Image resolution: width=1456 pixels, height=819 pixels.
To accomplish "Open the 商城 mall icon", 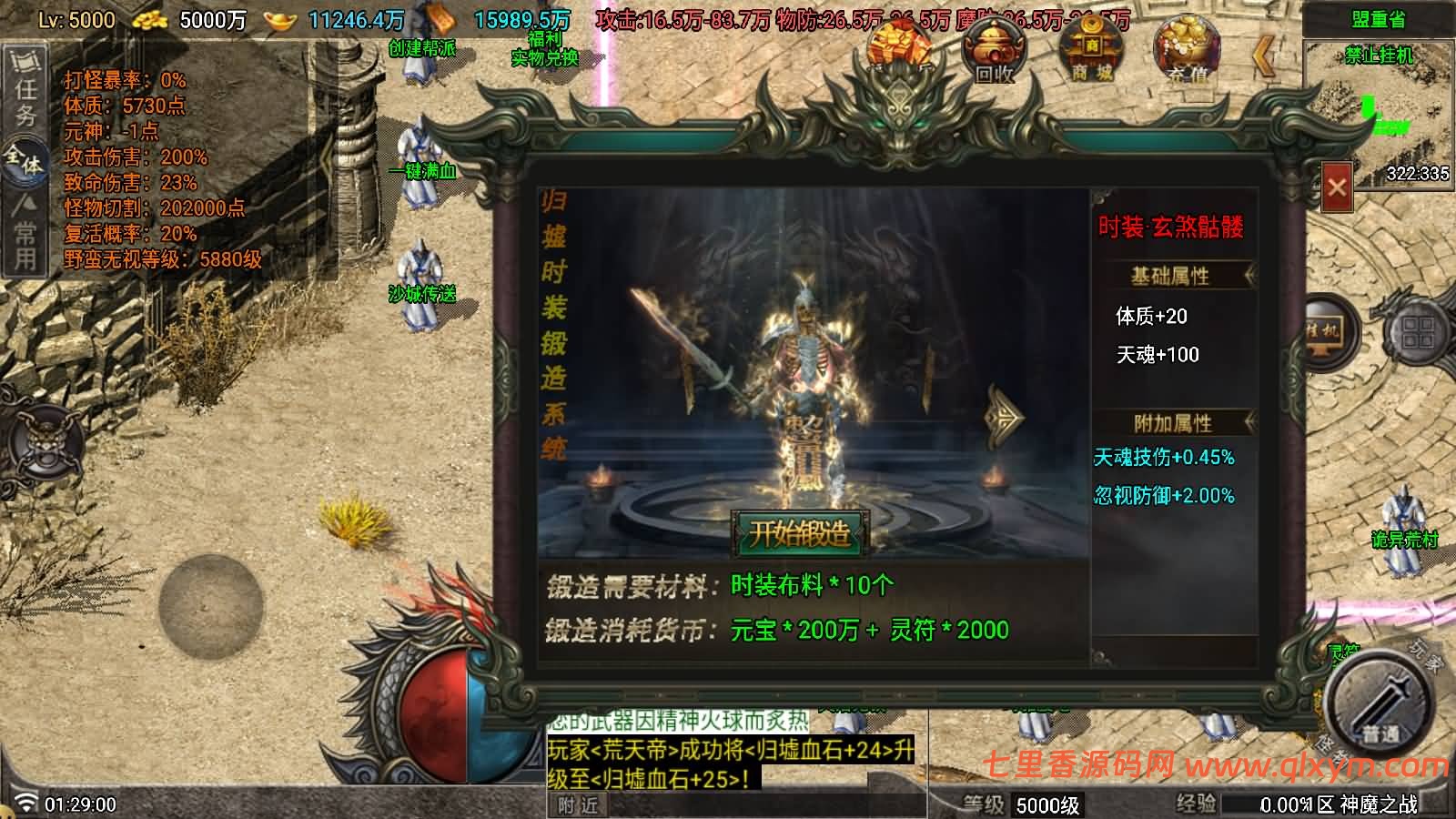I will [1092, 50].
